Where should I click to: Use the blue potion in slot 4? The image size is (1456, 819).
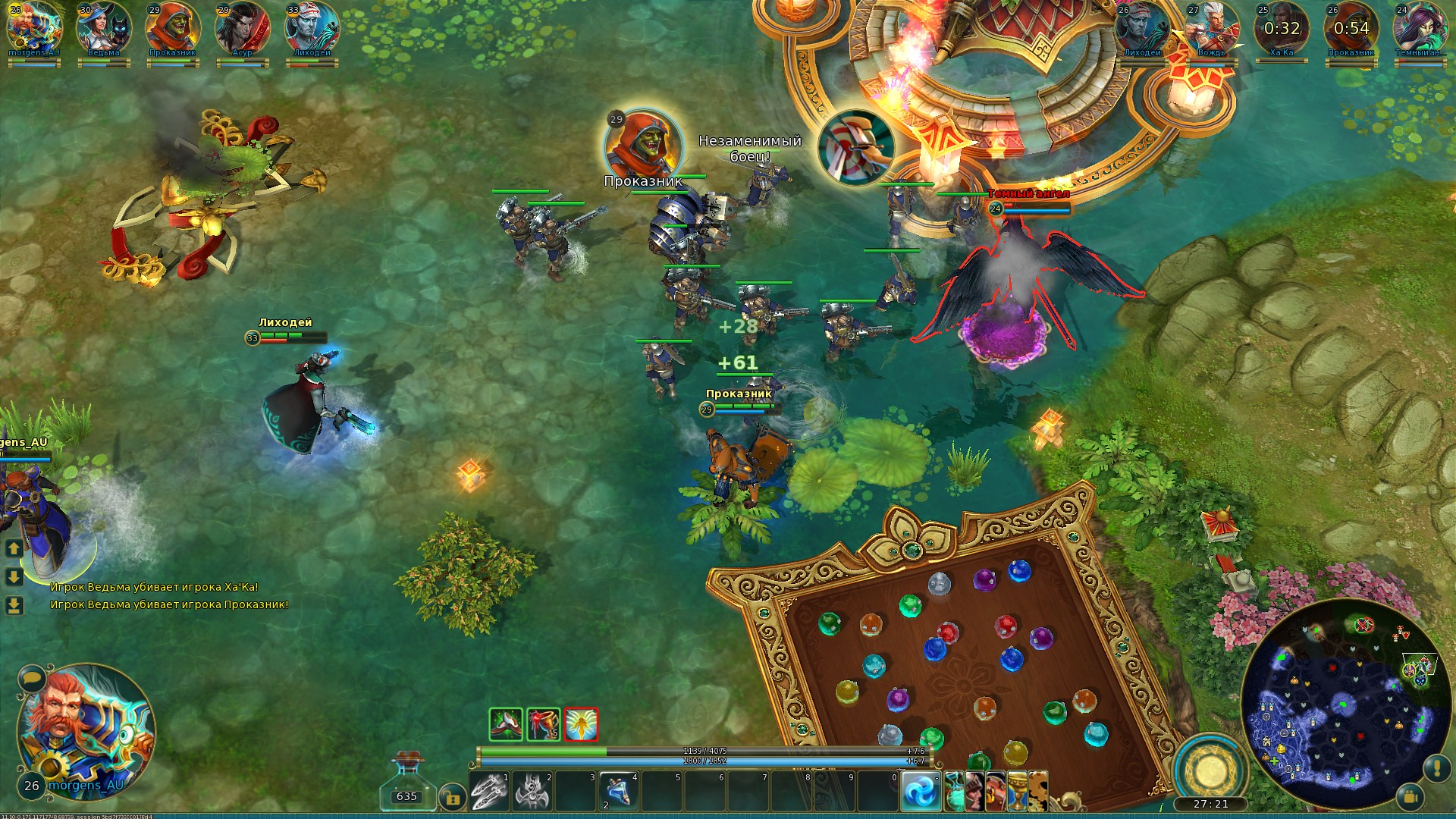(x=619, y=791)
